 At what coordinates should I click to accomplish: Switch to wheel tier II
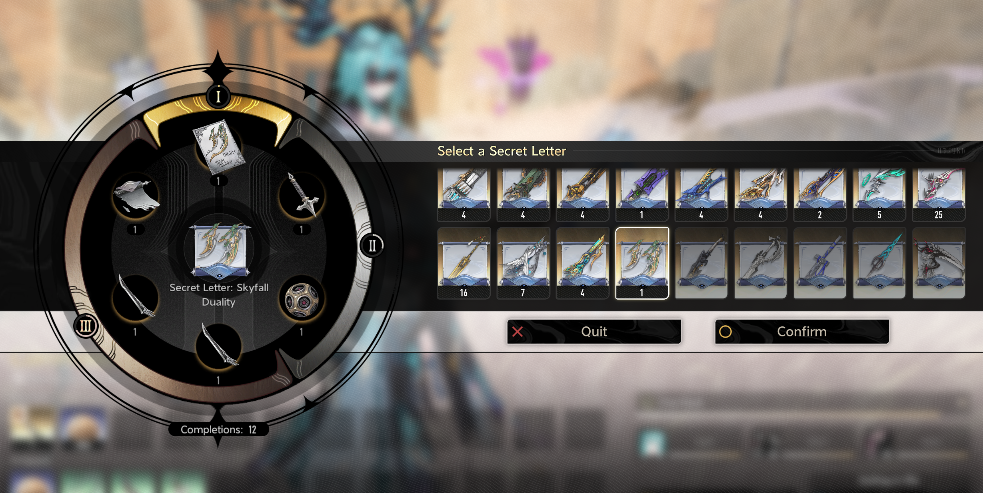(371, 245)
